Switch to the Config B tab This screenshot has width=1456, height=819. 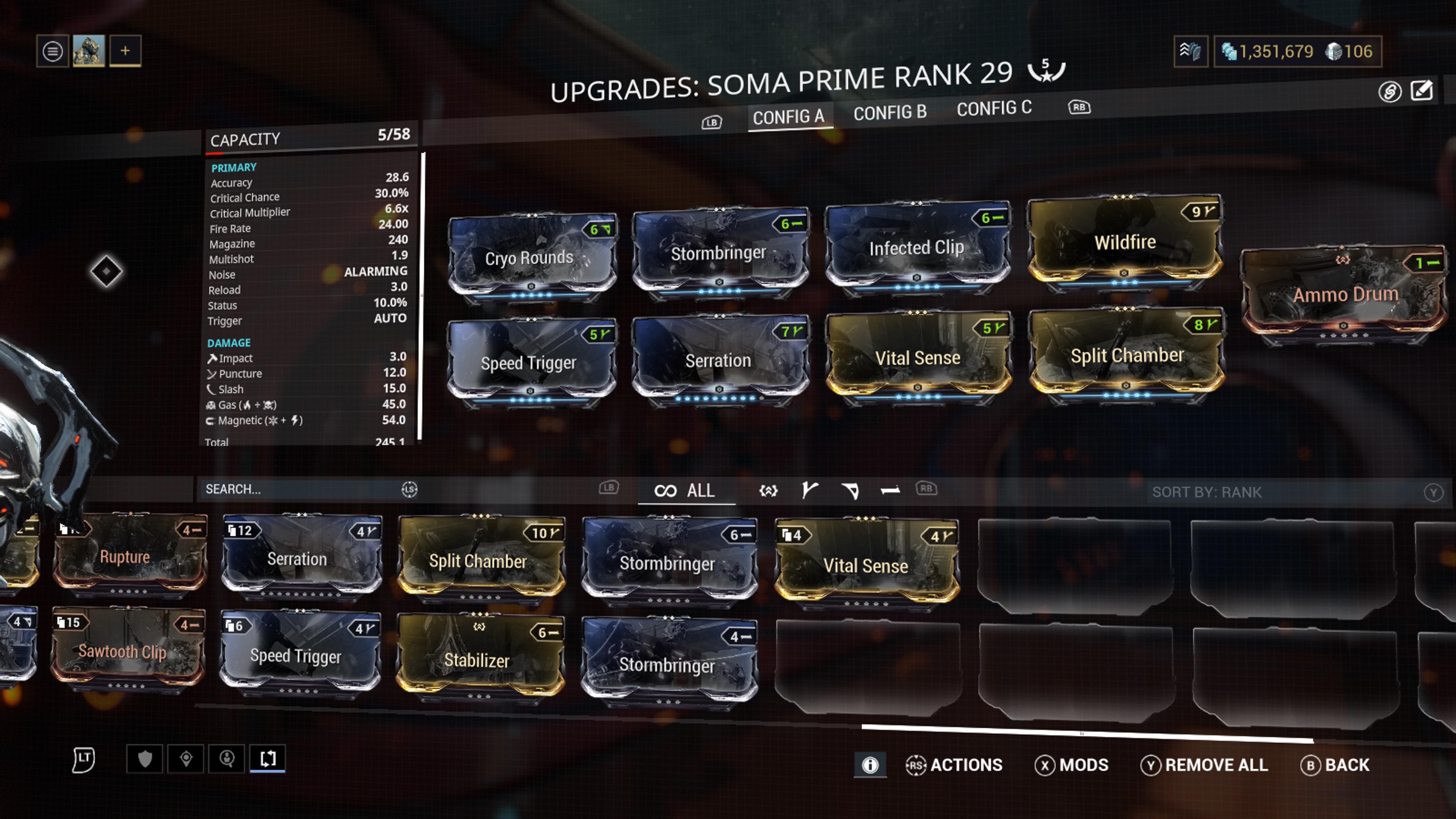(890, 113)
